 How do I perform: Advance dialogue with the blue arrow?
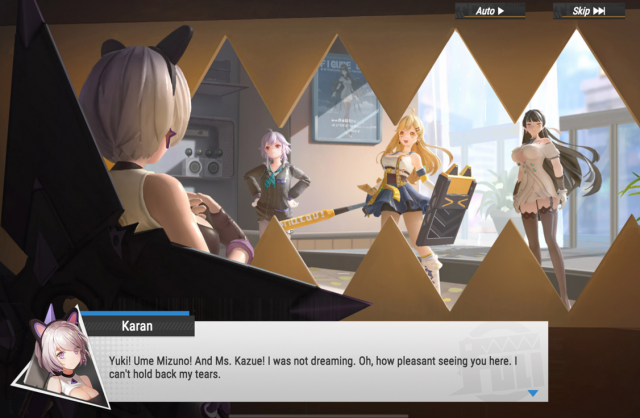(533, 393)
